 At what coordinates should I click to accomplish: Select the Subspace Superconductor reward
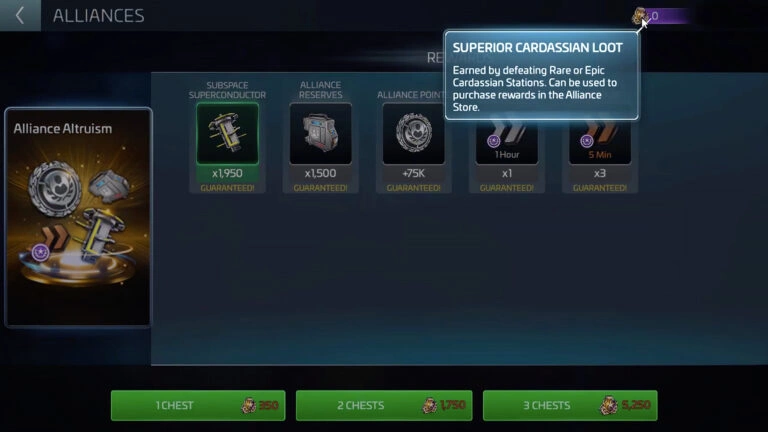coord(227,134)
